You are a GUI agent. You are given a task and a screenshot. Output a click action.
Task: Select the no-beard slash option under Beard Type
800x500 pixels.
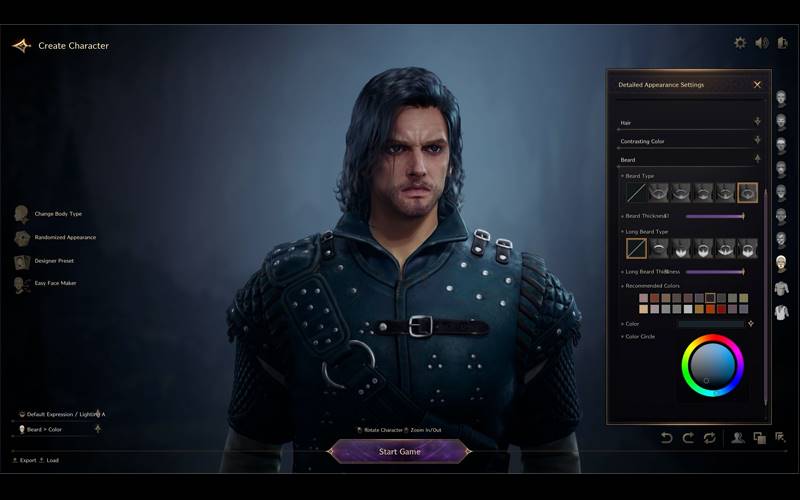(x=636, y=192)
